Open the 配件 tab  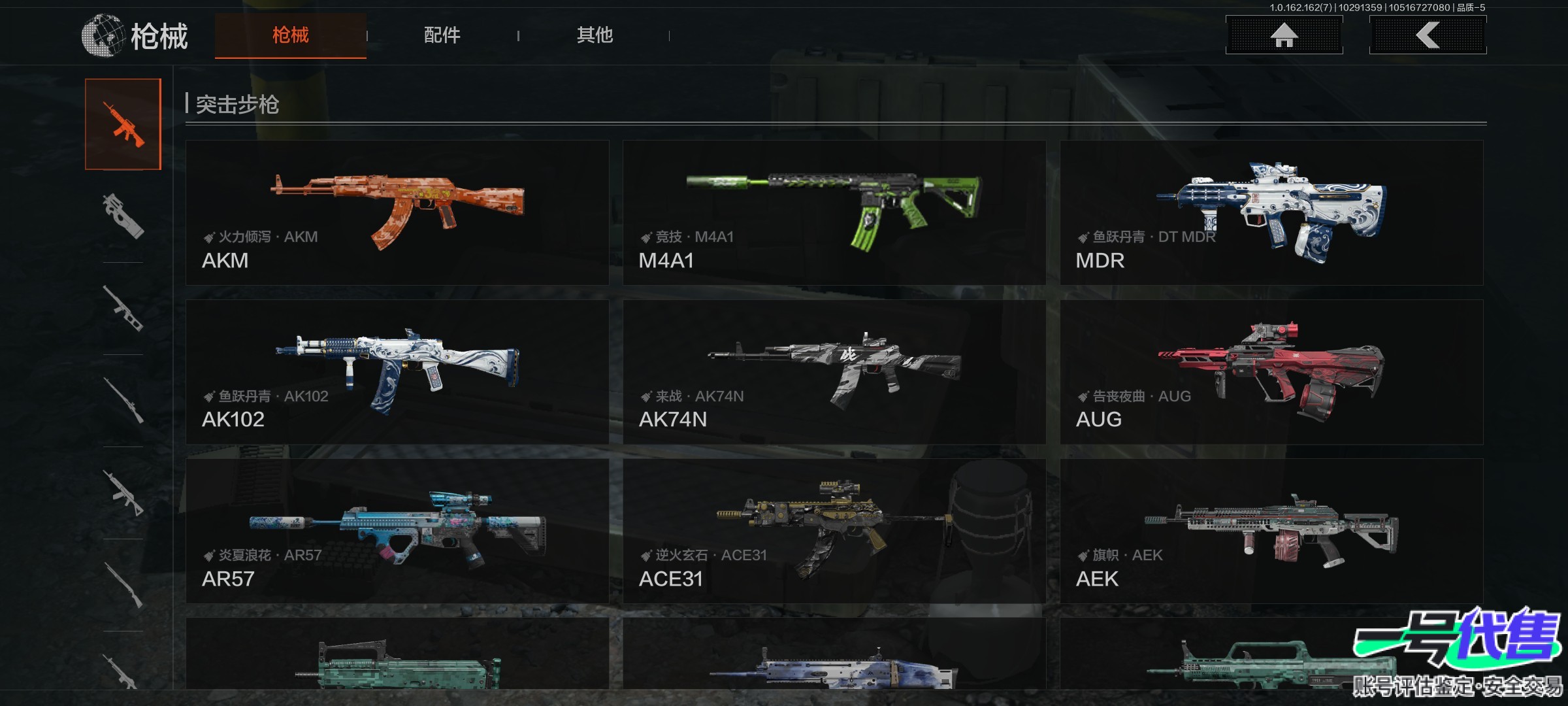[x=442, y=35]
